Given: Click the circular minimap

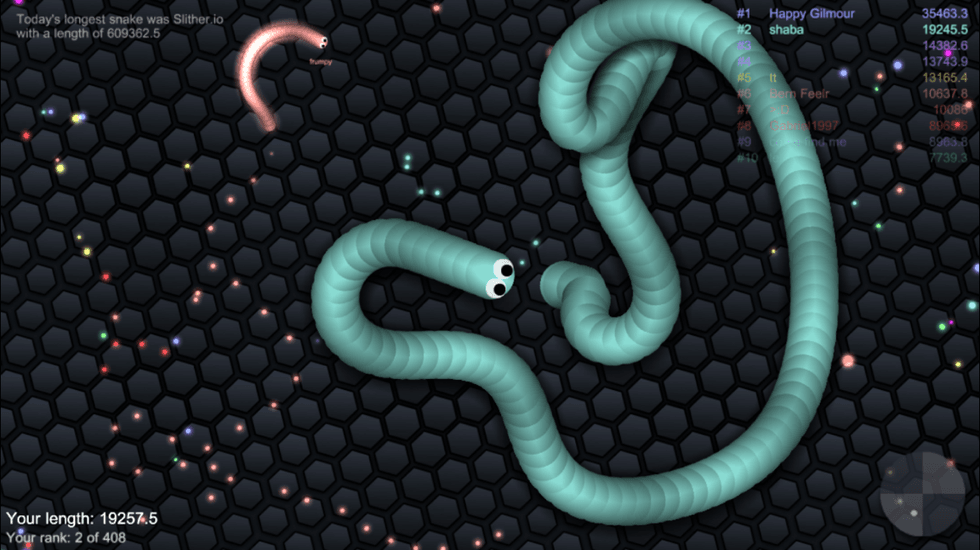Looking at the screenshot, I should point(922,494).
